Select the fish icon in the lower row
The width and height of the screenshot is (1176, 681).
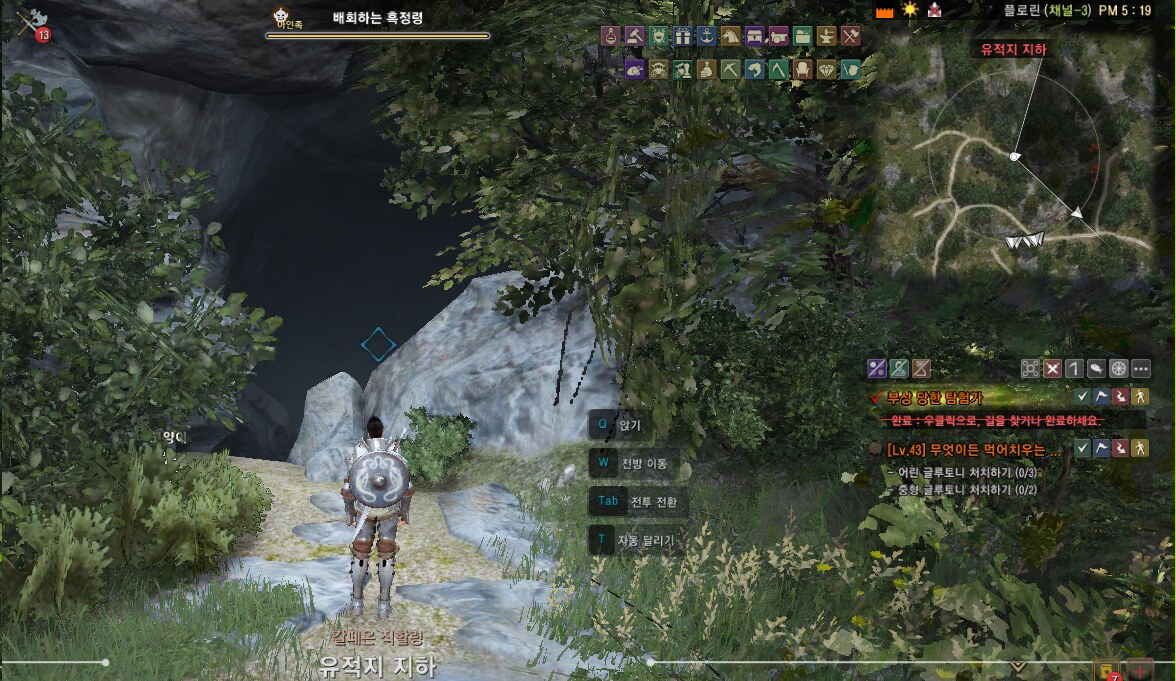pos(754,69)
